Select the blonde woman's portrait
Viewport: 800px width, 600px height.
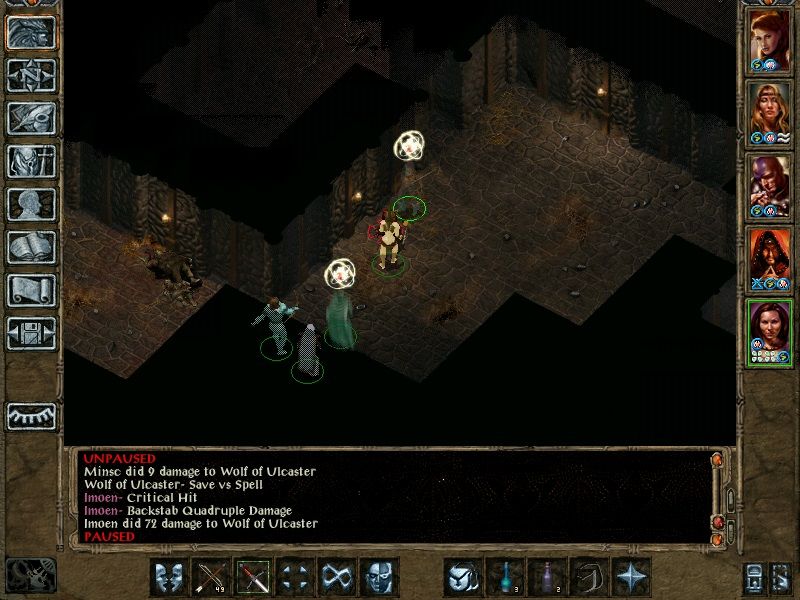click(x=770, y=112)
